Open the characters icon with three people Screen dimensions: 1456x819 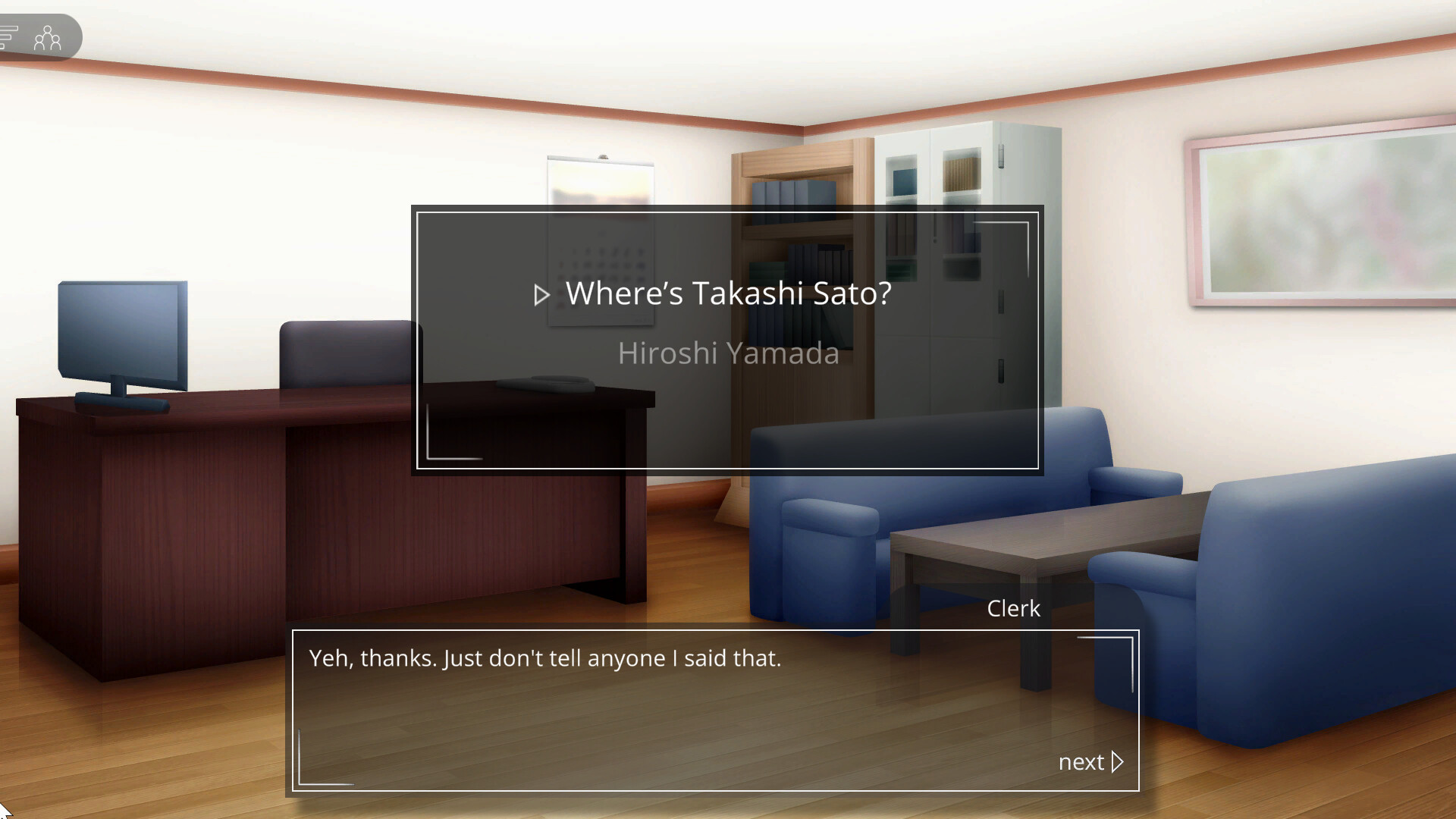47,37
